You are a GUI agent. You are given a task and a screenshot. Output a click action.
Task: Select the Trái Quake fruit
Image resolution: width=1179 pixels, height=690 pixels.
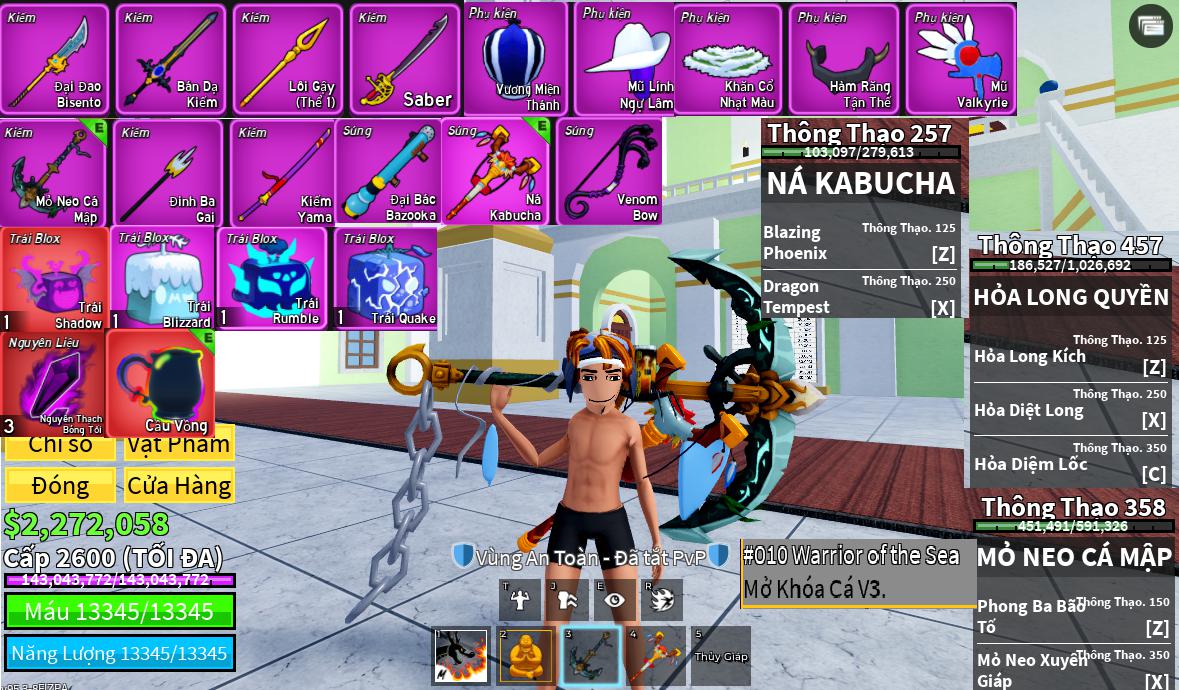tap(386, 279)
